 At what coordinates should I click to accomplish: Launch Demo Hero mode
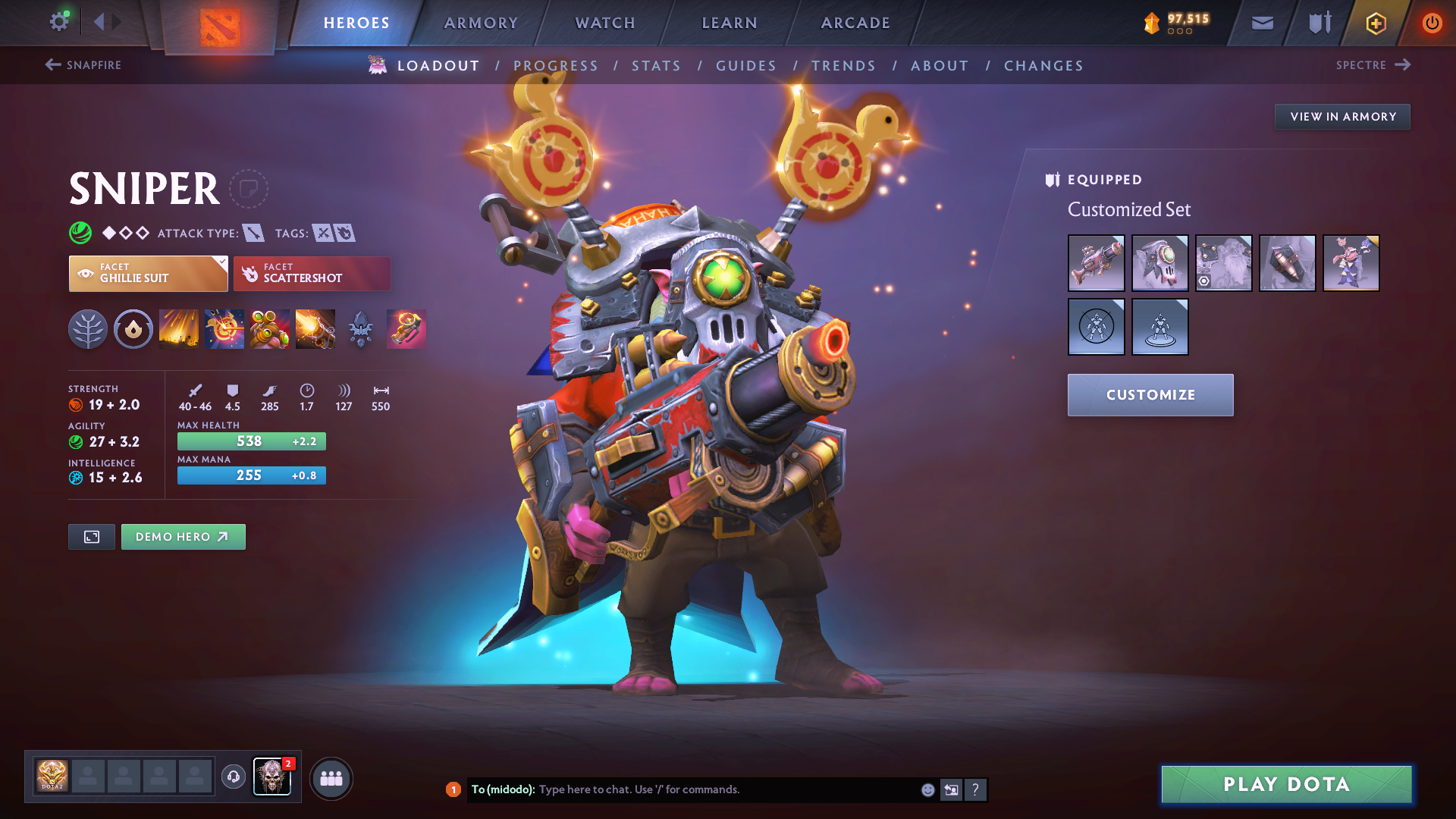[x=183, y=537]
